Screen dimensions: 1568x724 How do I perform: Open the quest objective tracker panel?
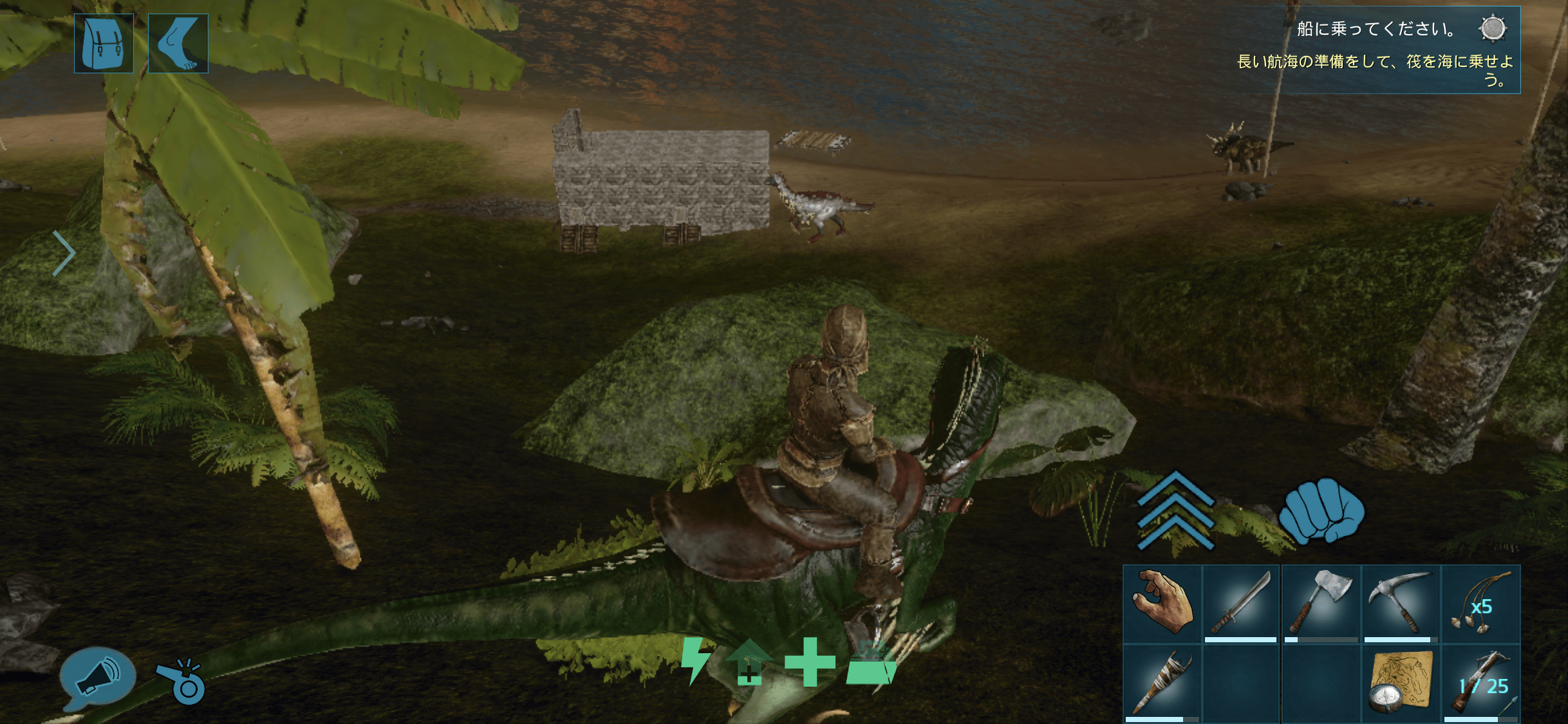(x=1377, y=51)
